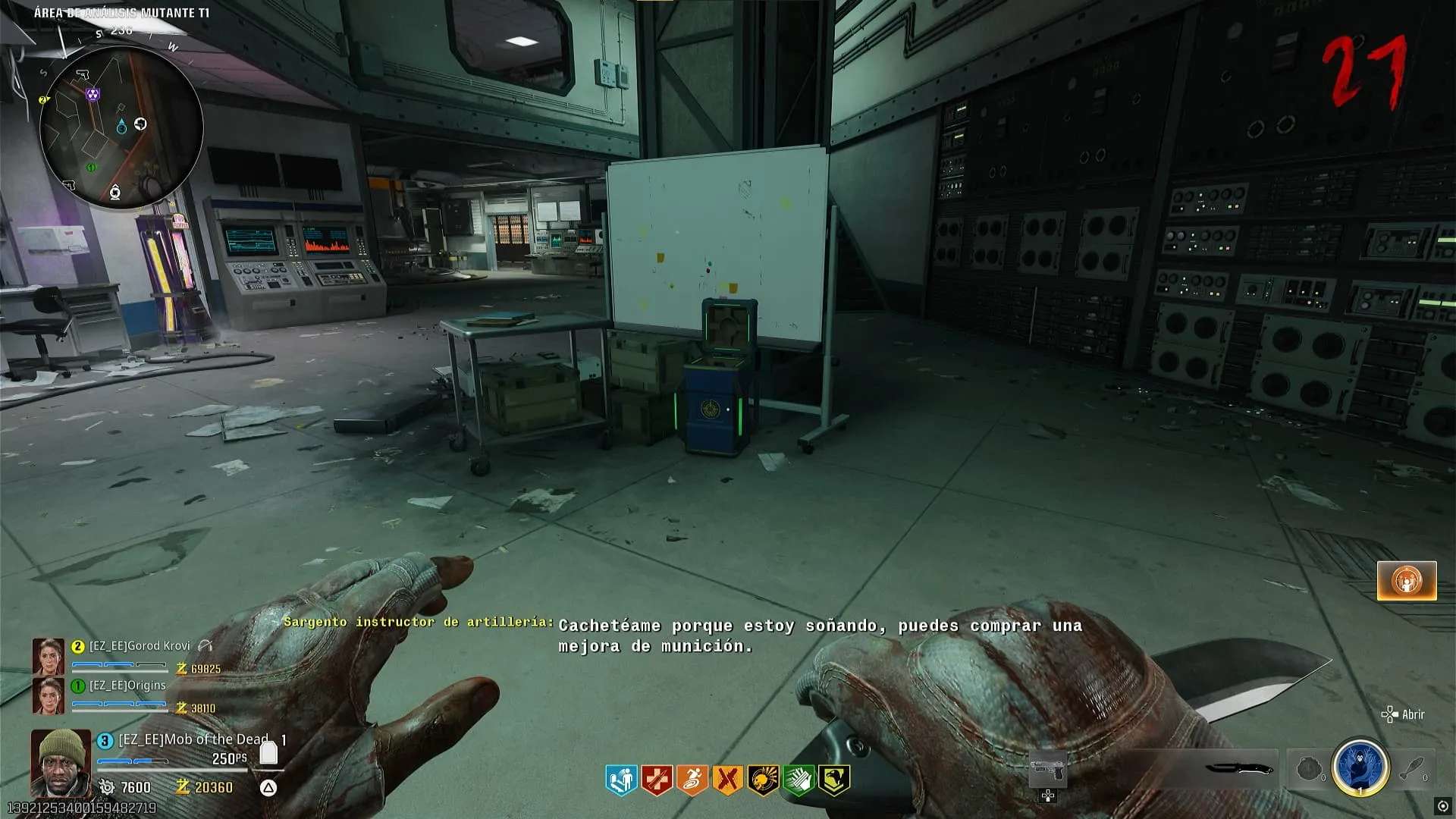This screenshot has height=819, width=1456.
Task: Click teammate [EZ_EE]Origins' portrait
Action: [47, 695]
